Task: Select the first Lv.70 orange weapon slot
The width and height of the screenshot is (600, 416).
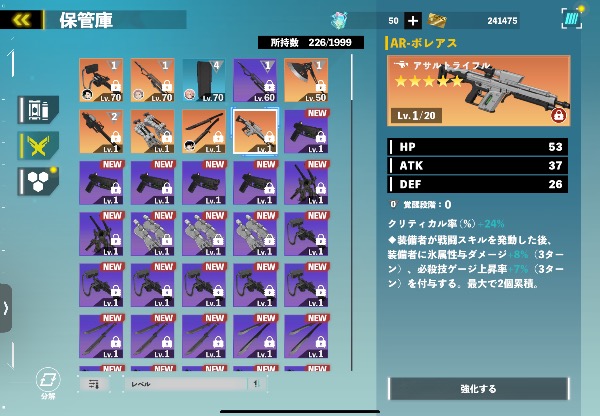Action: click(101, 80)
